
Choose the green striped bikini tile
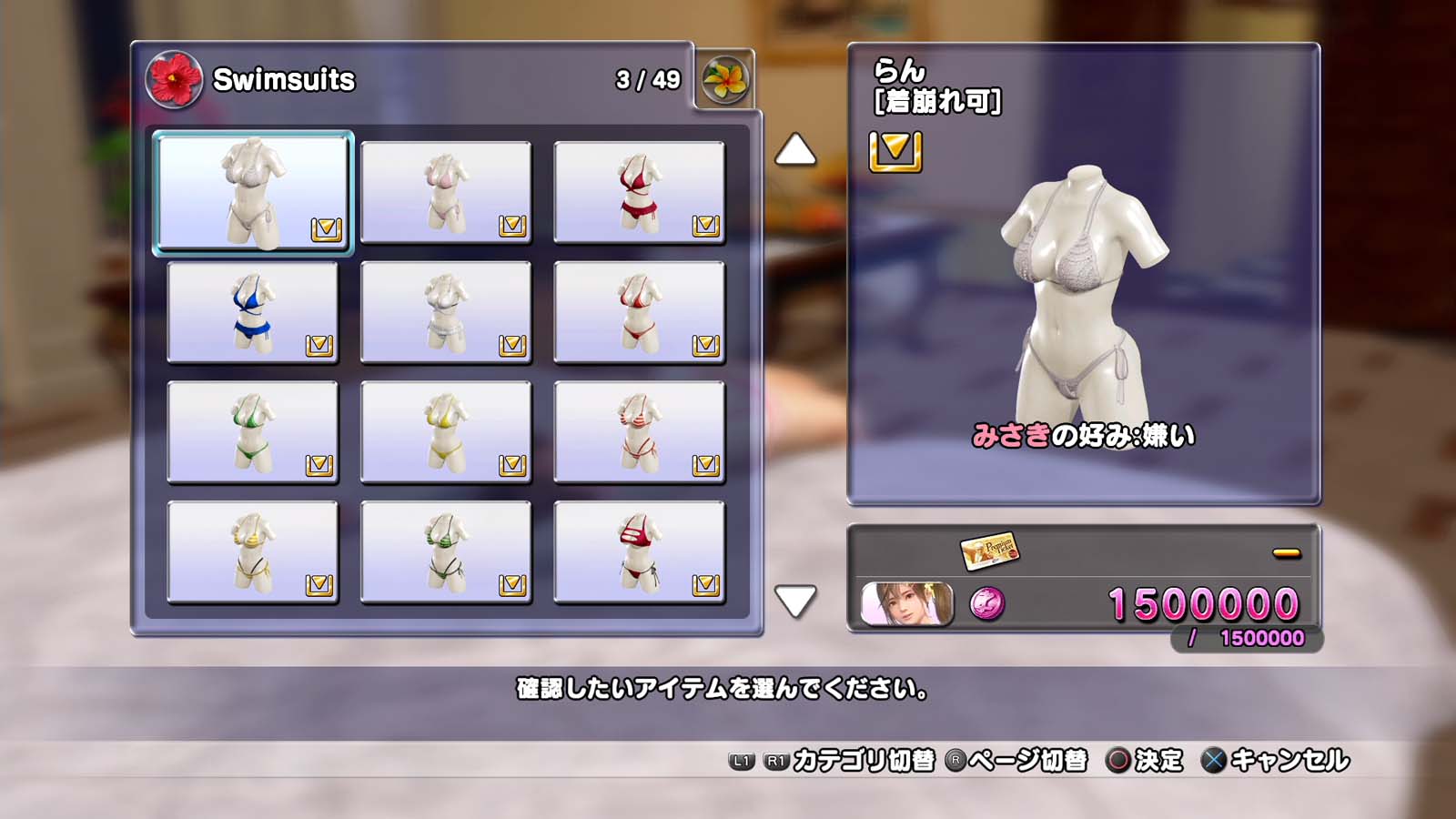click(446, 552)
